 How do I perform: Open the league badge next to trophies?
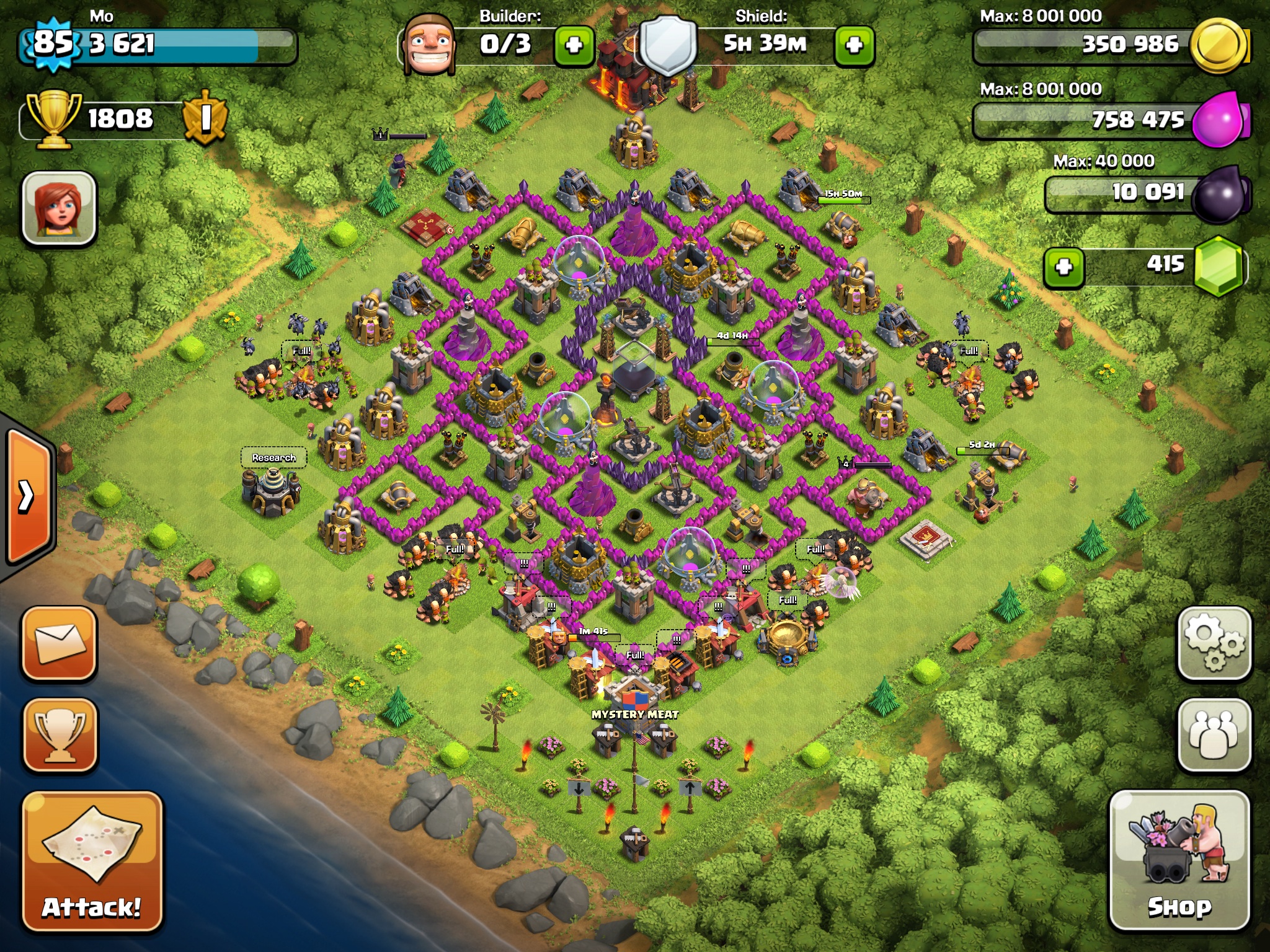coord(205,118)
